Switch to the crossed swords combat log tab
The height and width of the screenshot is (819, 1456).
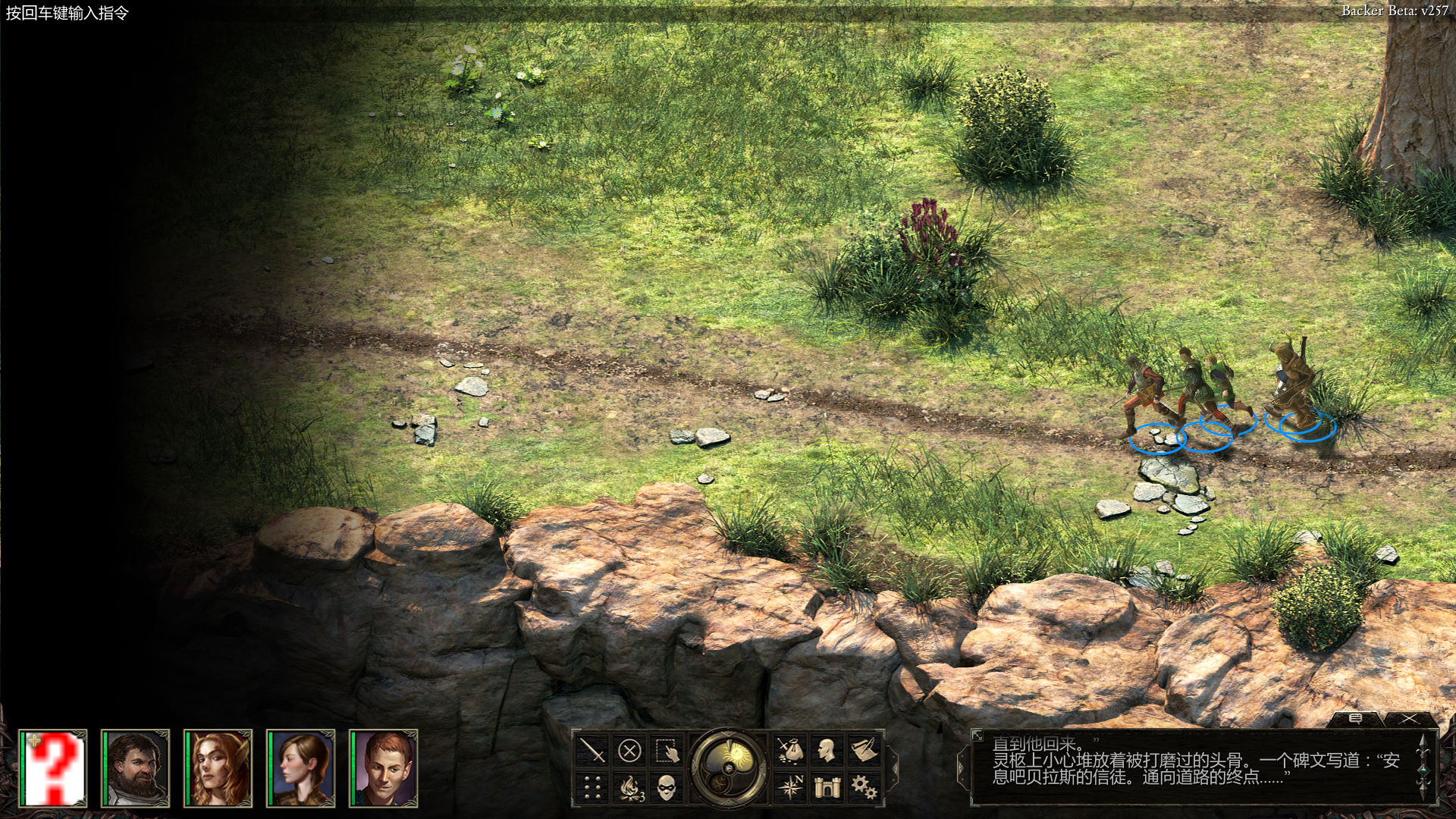1409,718
